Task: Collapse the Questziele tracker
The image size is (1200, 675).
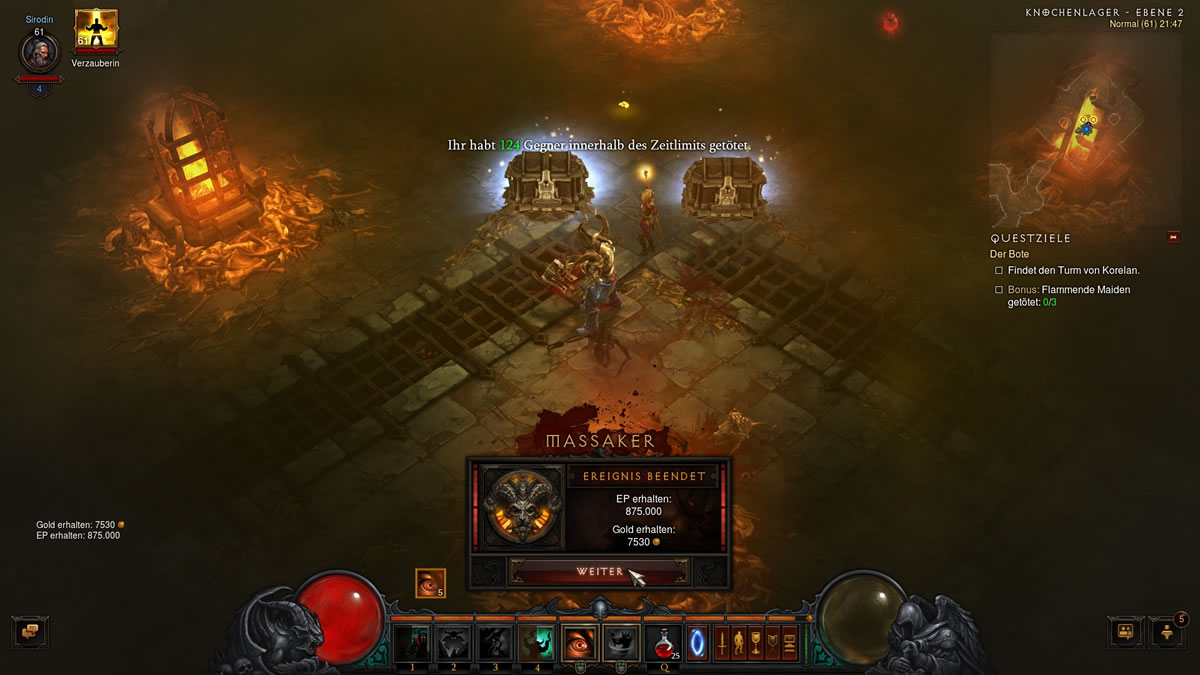Action: point(1173,238)
